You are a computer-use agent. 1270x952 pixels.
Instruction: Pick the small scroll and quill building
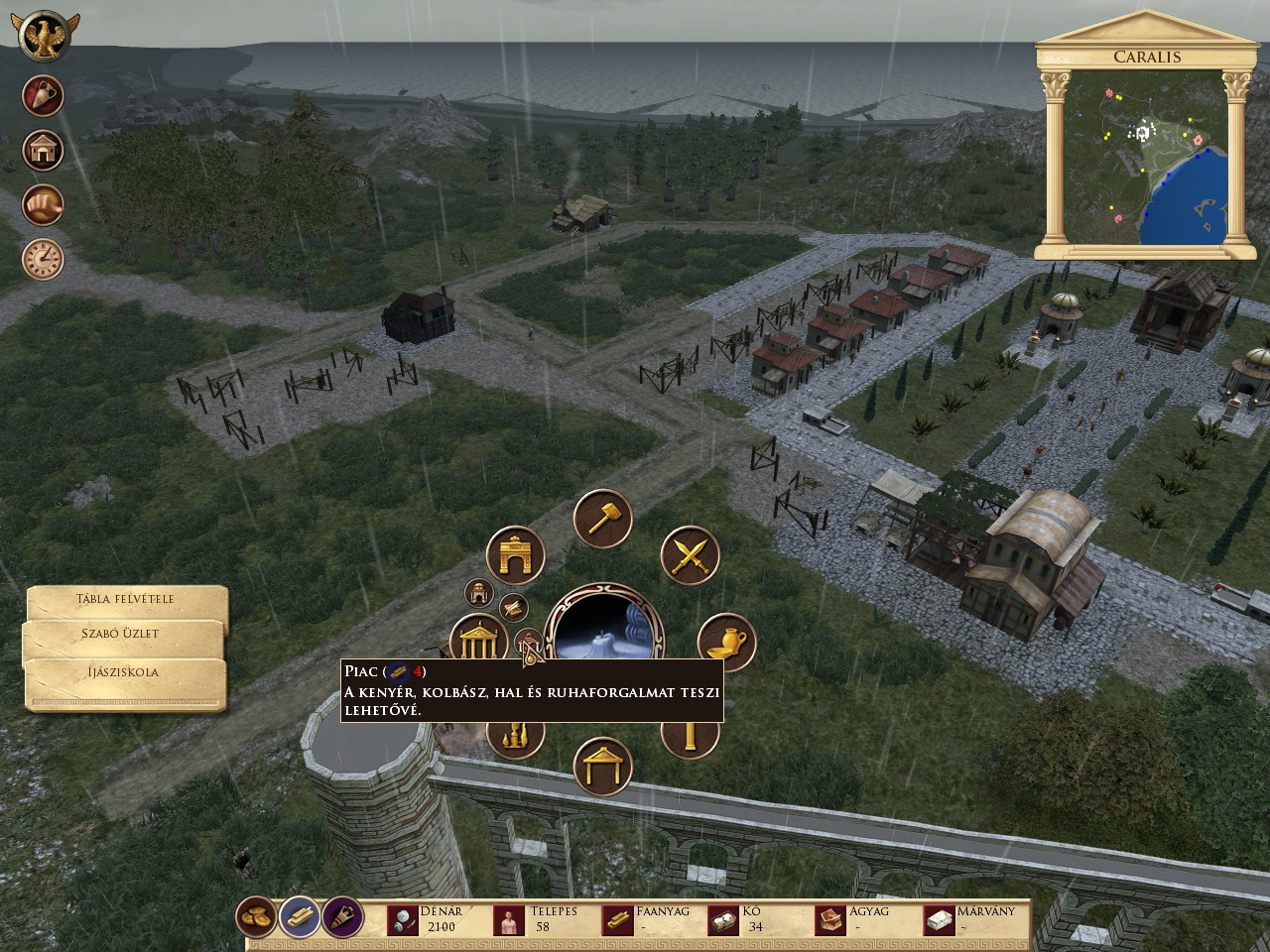point(512,607)
